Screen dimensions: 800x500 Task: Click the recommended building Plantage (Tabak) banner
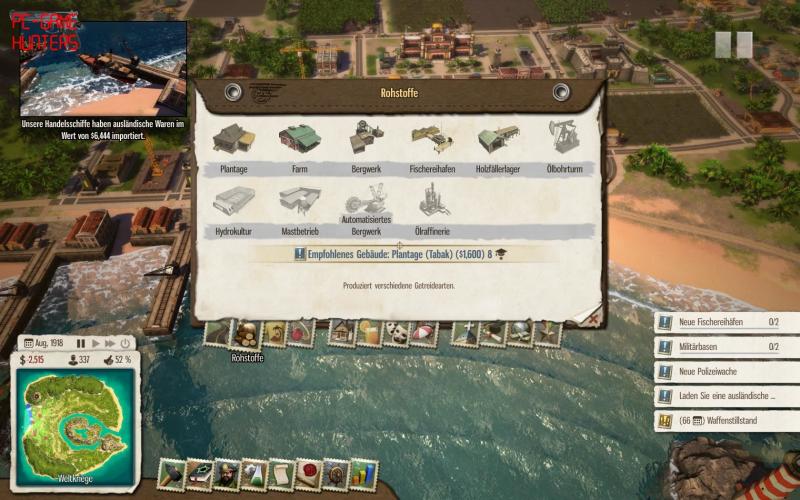point(400,255)
